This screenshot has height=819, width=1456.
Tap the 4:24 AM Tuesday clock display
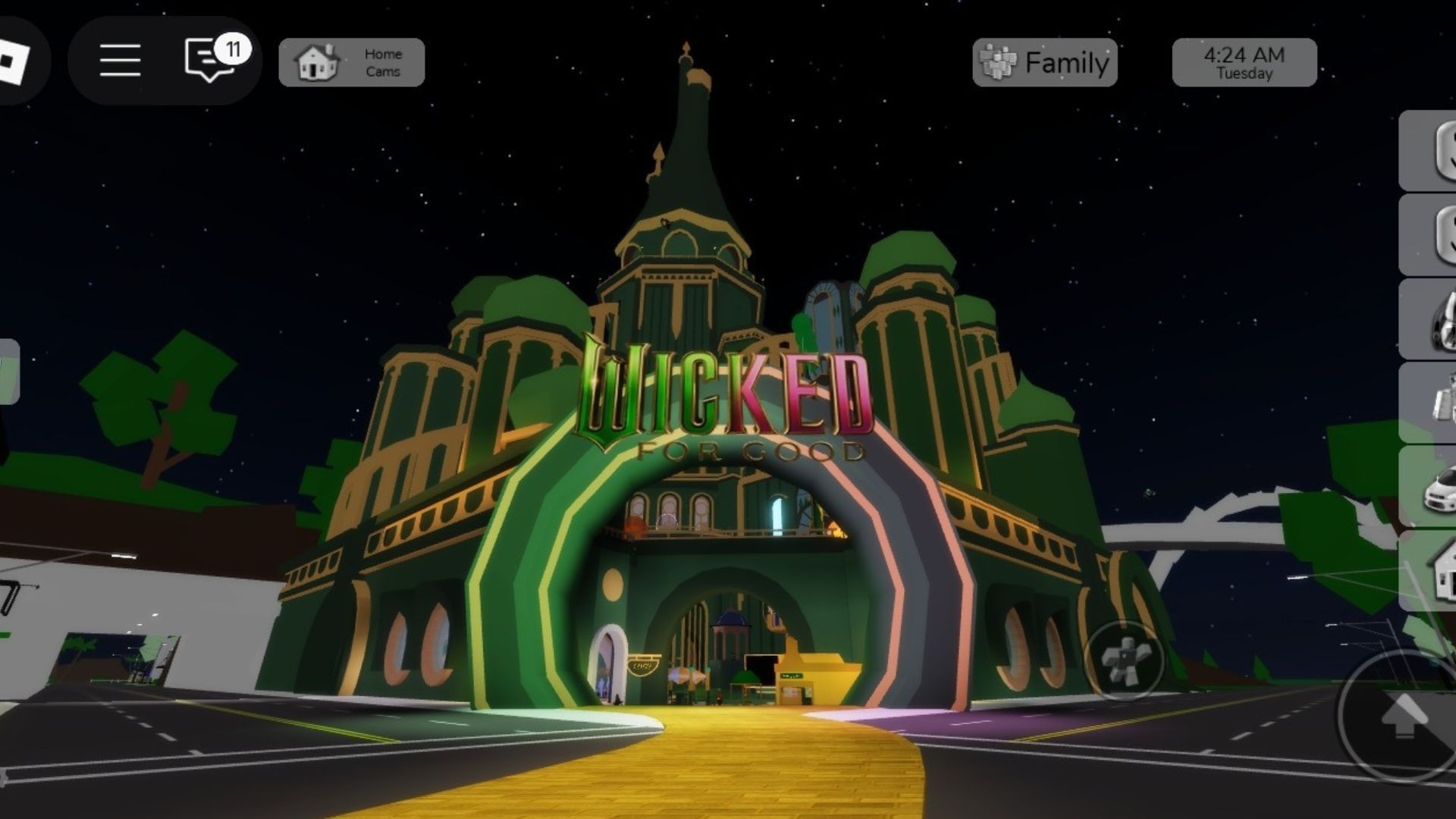(x=1243, y=61)
